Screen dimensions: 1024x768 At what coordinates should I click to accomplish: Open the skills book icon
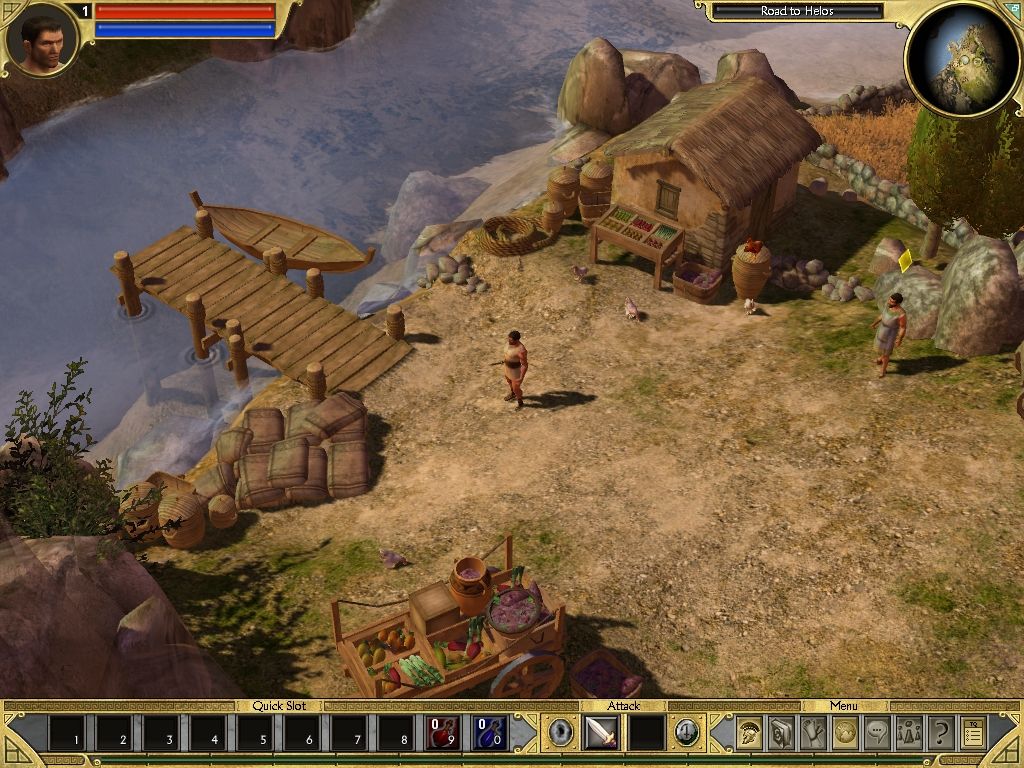tap(782, 733)
